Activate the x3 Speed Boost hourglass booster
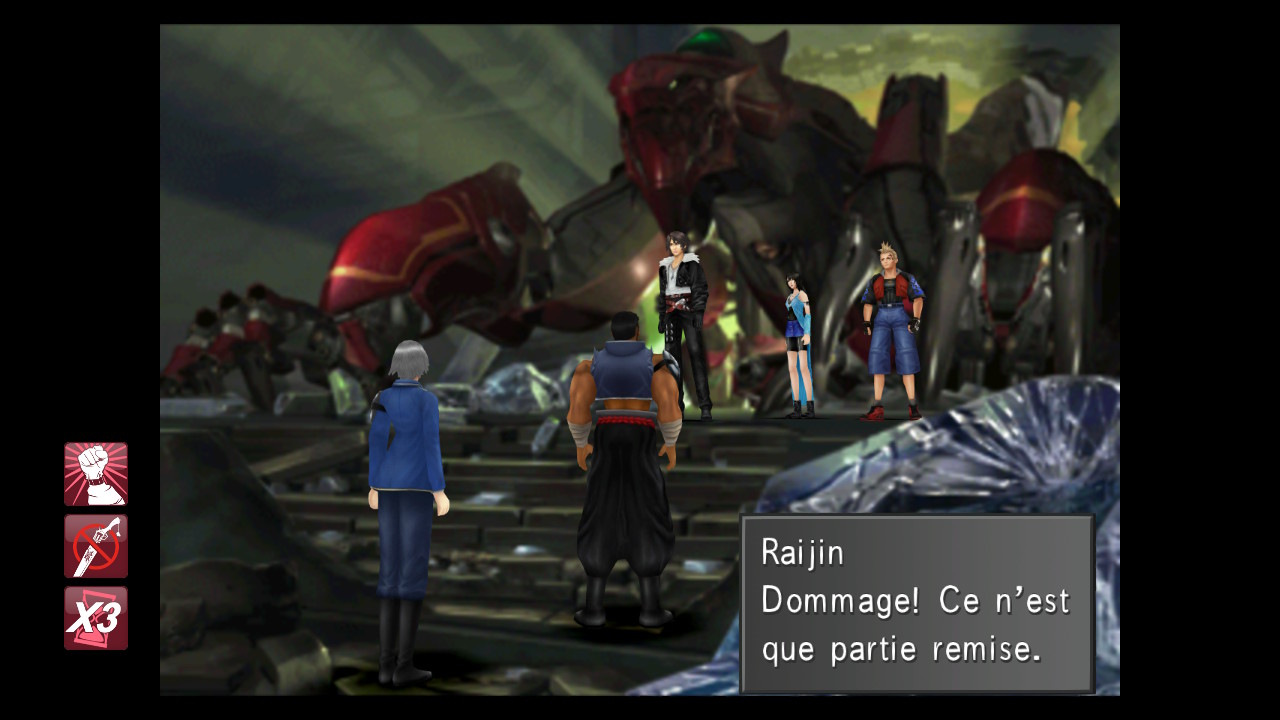This screenshot has height=720, width=1280. pyautogui.click(x=96, y=620)
